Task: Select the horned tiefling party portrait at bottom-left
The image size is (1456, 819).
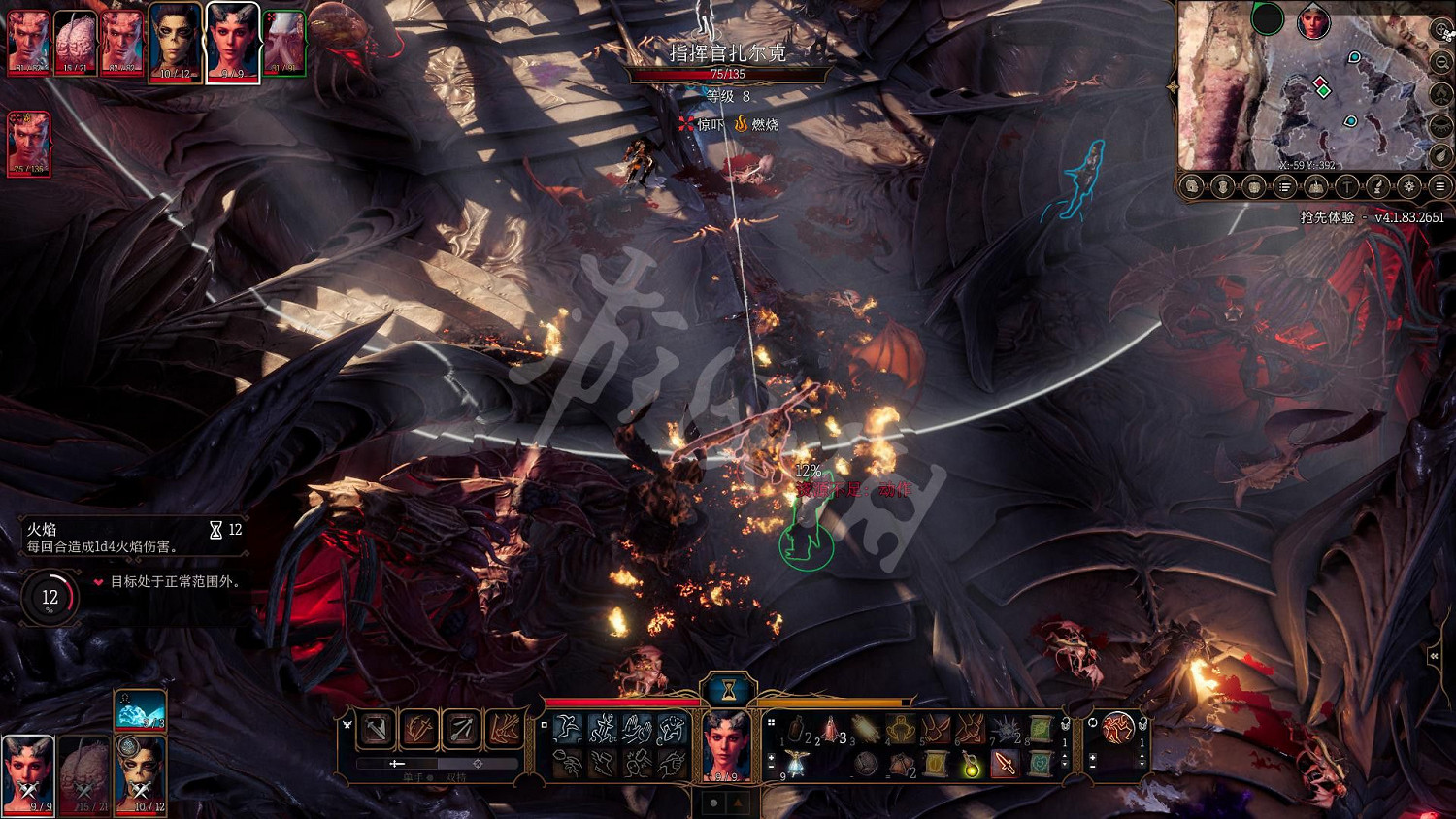Action: [28, 773]
